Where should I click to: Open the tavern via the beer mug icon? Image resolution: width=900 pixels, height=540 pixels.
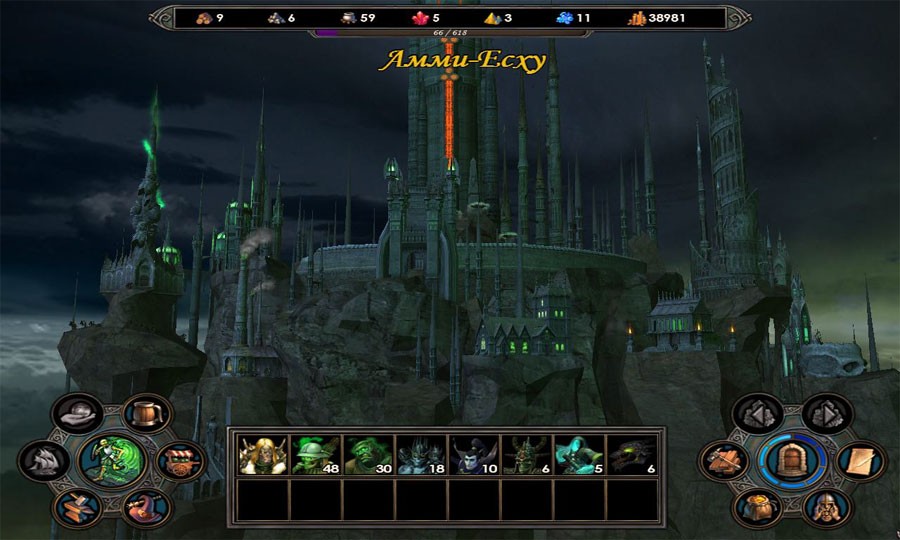[146, 413]
